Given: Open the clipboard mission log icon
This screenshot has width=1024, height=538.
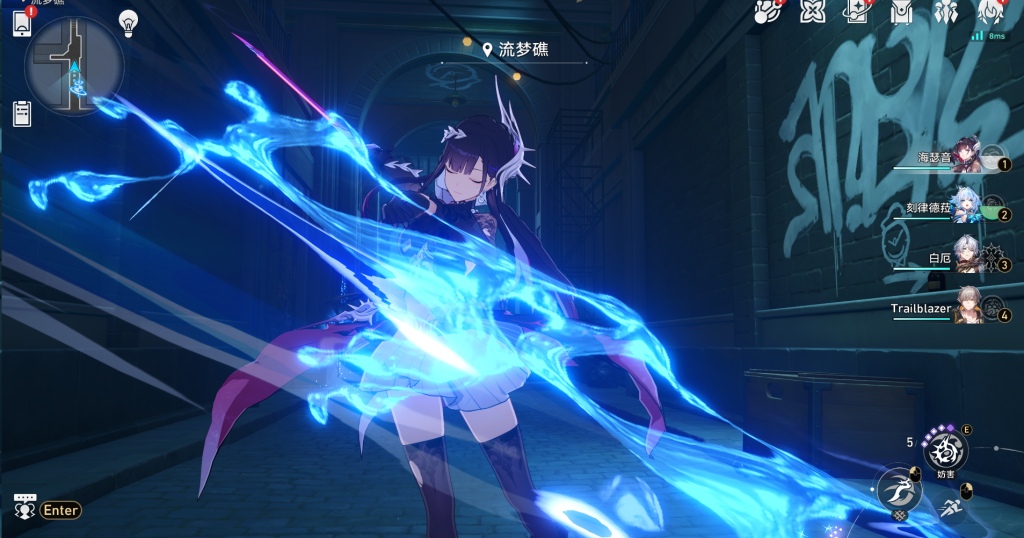Looking at the screenshot, I should point(22,112).
